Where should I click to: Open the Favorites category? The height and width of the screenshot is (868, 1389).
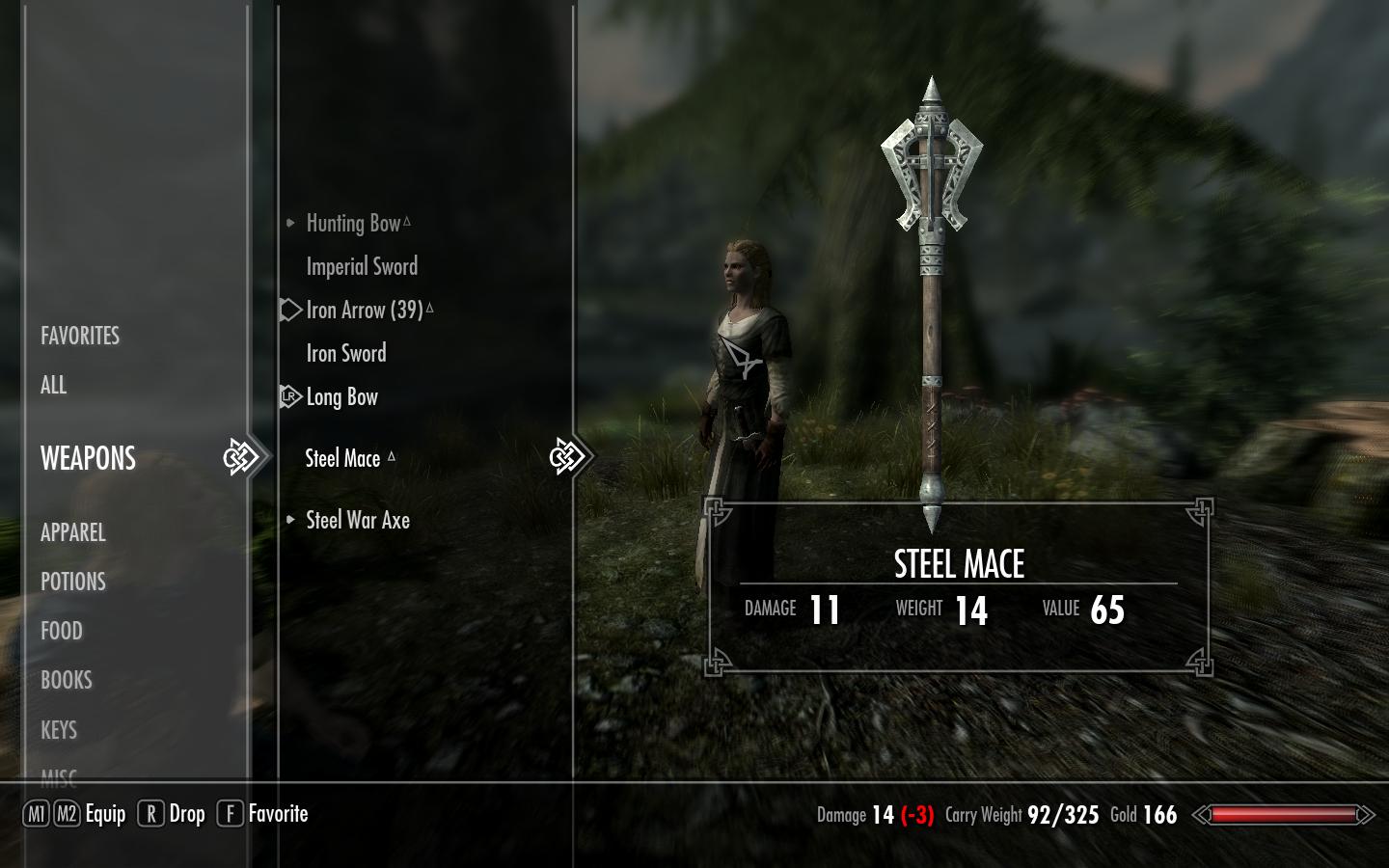(80, 336)
